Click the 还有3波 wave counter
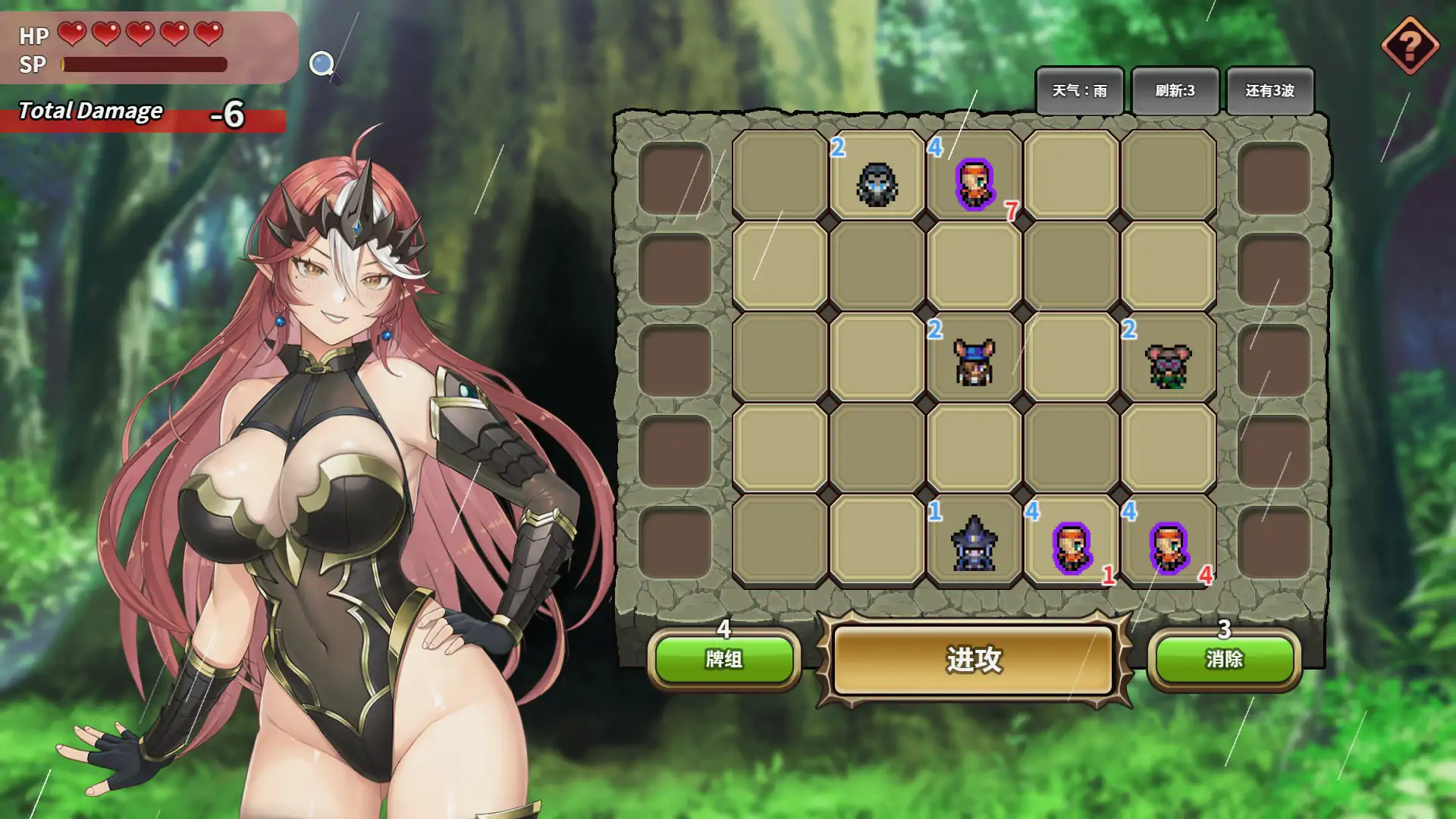 [1270, 90]
